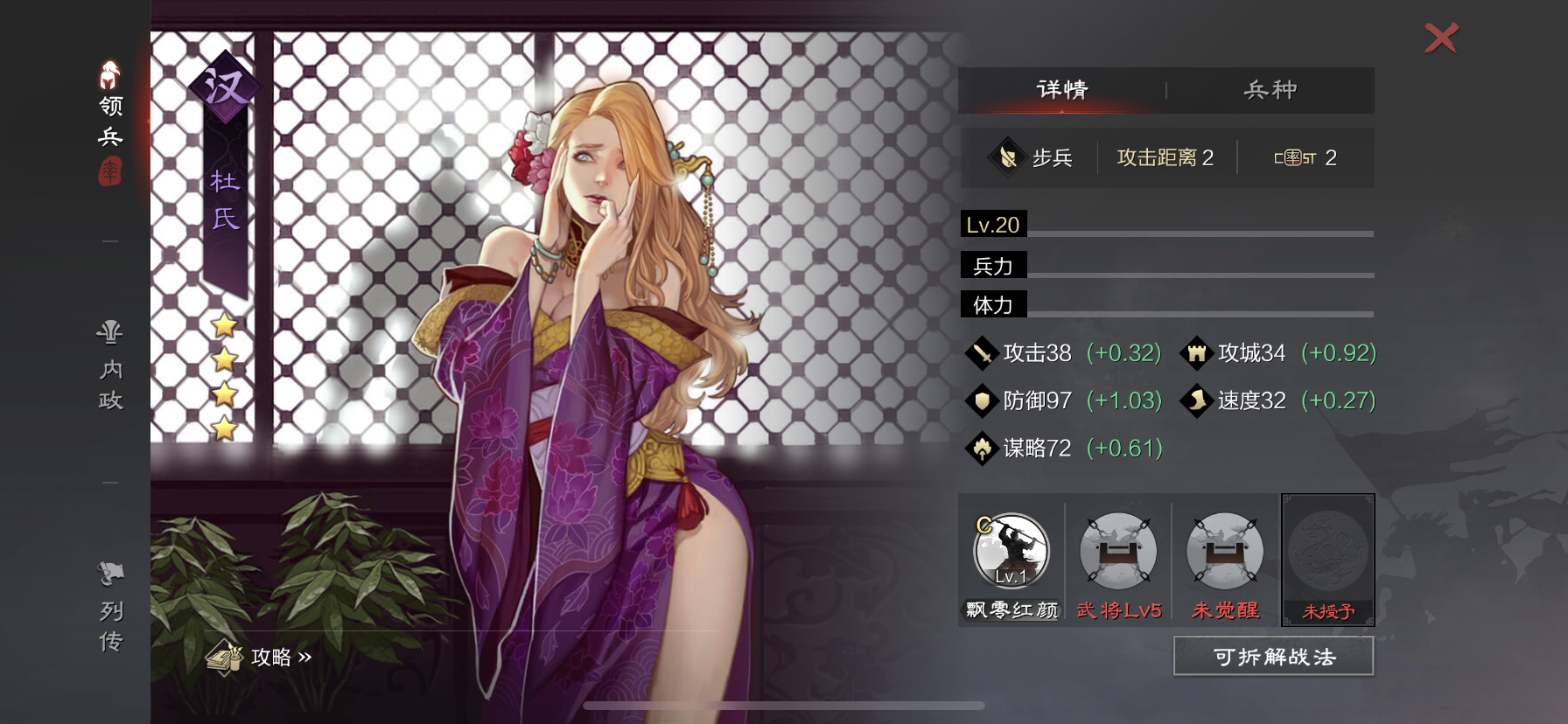The height and width of the screenshot is (724, 1568).
Task: Switch to the 兵种 tab
Action: pyautogui.click(x=1270, y=90)
